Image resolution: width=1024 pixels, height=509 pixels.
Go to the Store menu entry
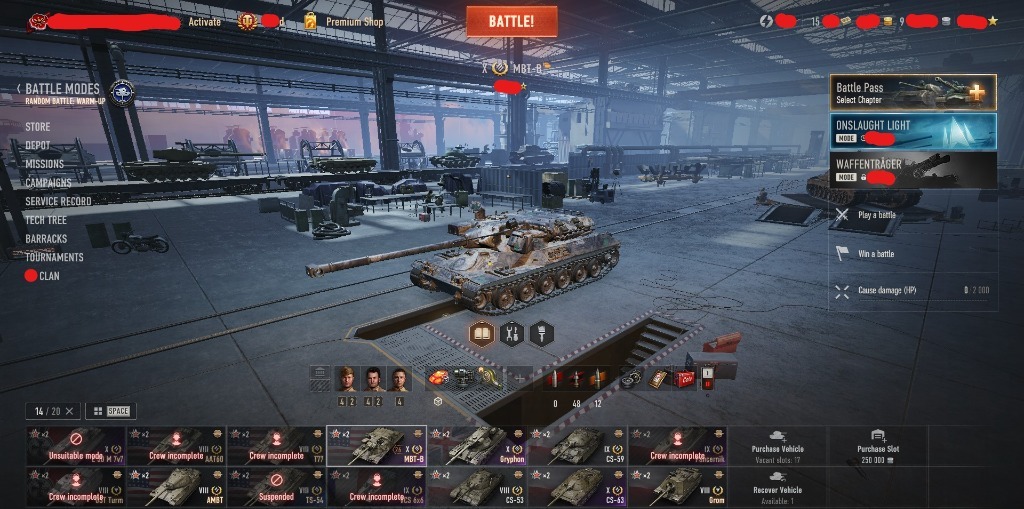pyautogui.click(x=38, y=127)
